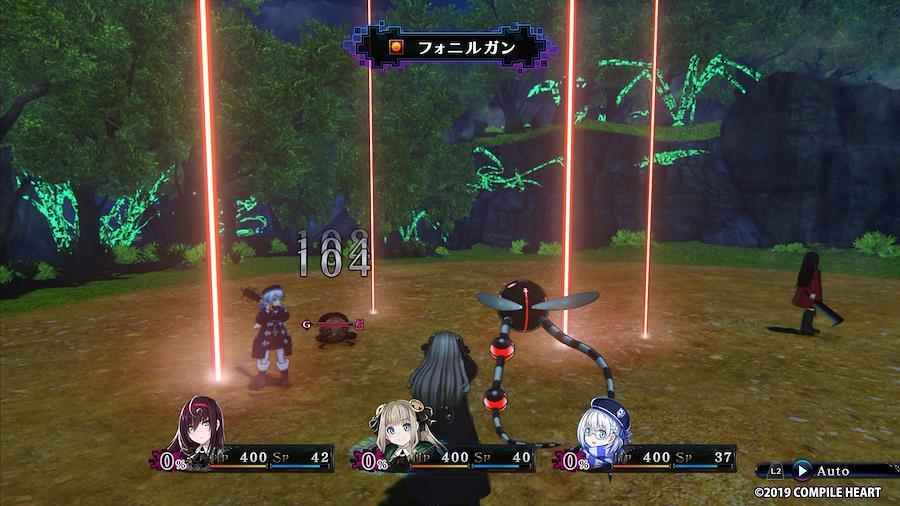Image resolution: width=900 pixels, height=506 pixels.
Task: Select the red-haired girl's party portrait
Action: [x=201, y=427]
